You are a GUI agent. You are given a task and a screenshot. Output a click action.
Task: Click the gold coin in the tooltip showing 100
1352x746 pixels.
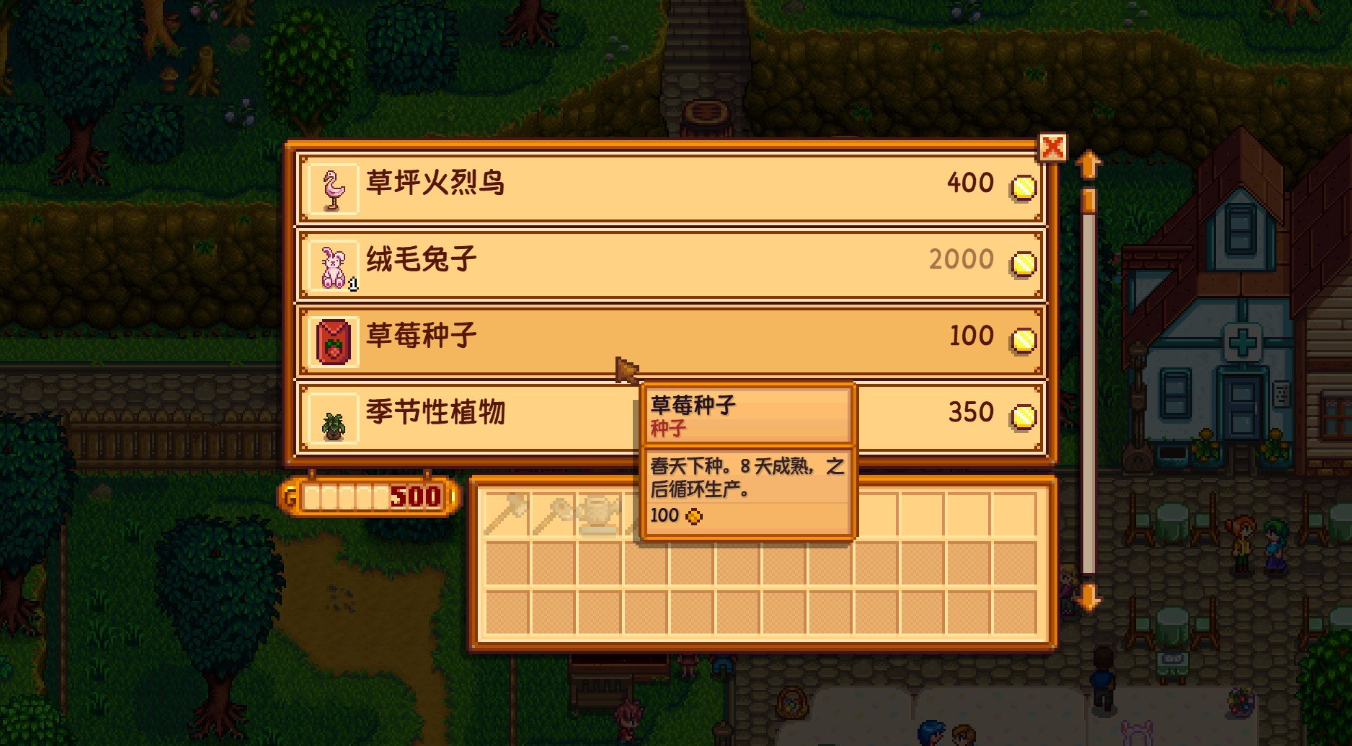(x=692, y=517)
